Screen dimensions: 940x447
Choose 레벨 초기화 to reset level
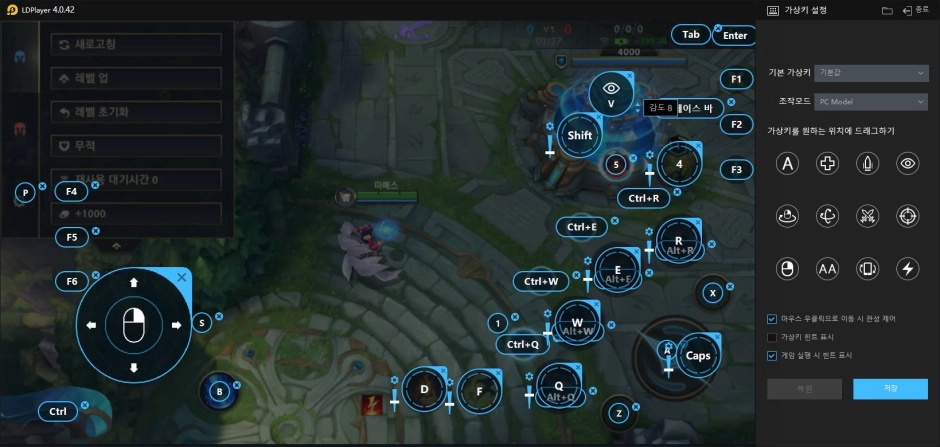[135, 112]
